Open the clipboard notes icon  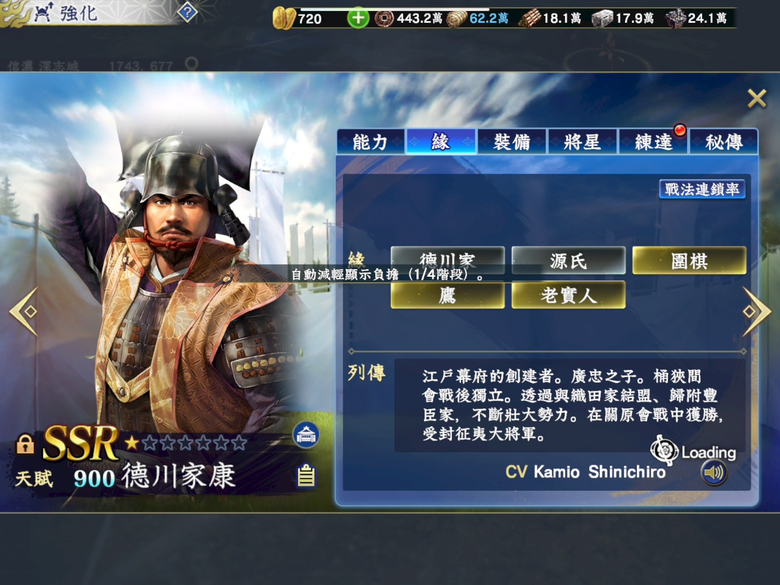pos(306,476)
